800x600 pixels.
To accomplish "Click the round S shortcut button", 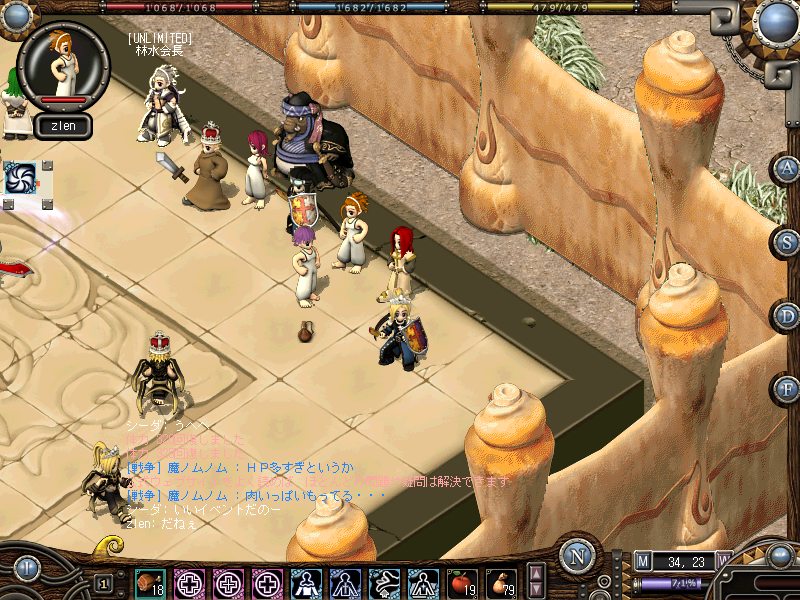I will click(x=786, y=241).
